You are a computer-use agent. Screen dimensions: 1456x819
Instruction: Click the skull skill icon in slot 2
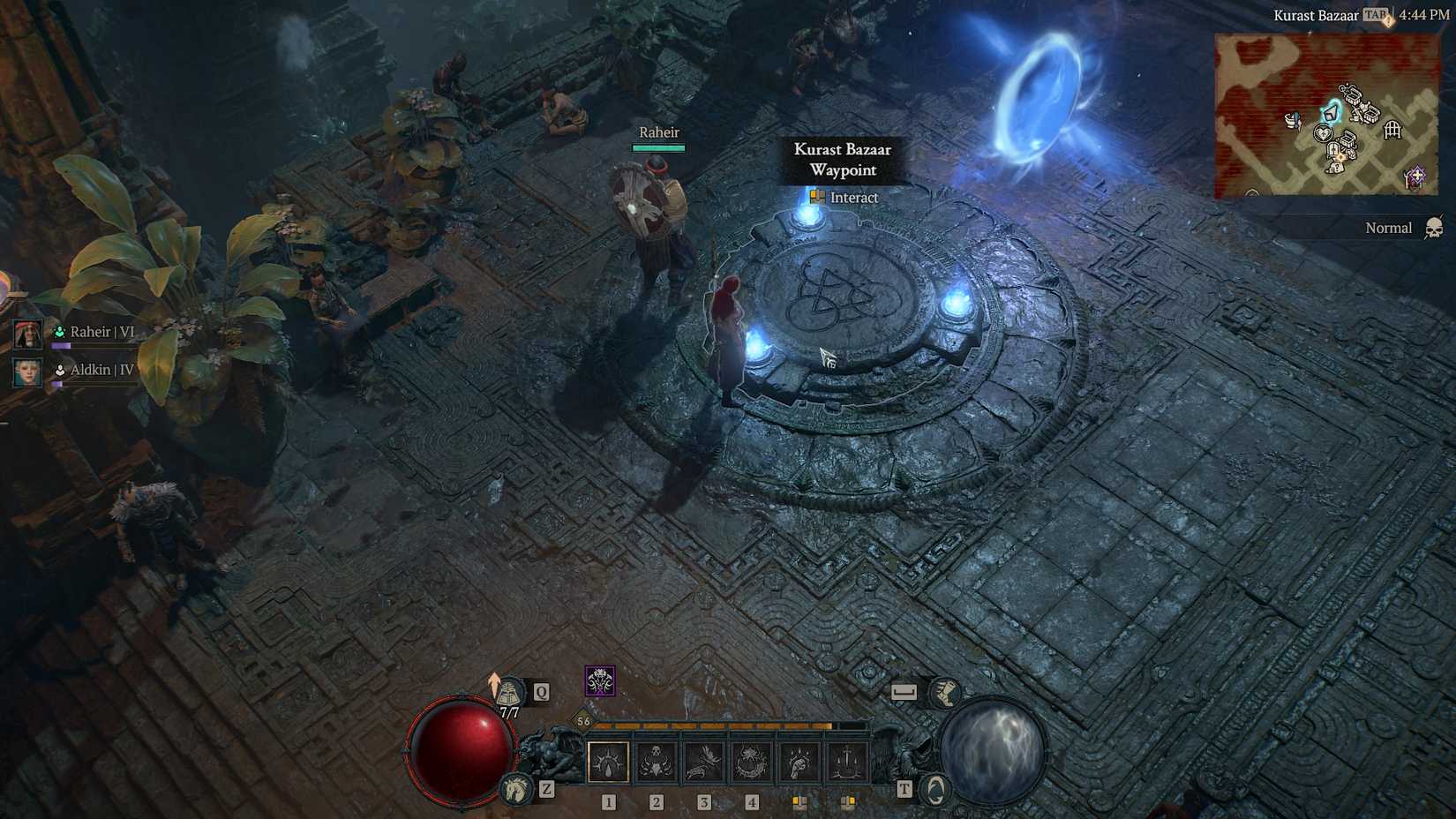click(x=655, y=761)
